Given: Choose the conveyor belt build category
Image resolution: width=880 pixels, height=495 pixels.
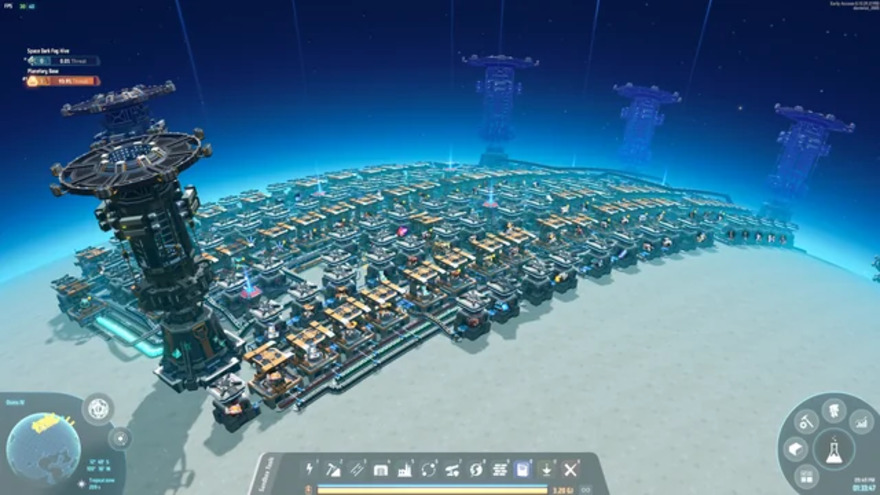Looking at the screenshot, I should point(357,469).
